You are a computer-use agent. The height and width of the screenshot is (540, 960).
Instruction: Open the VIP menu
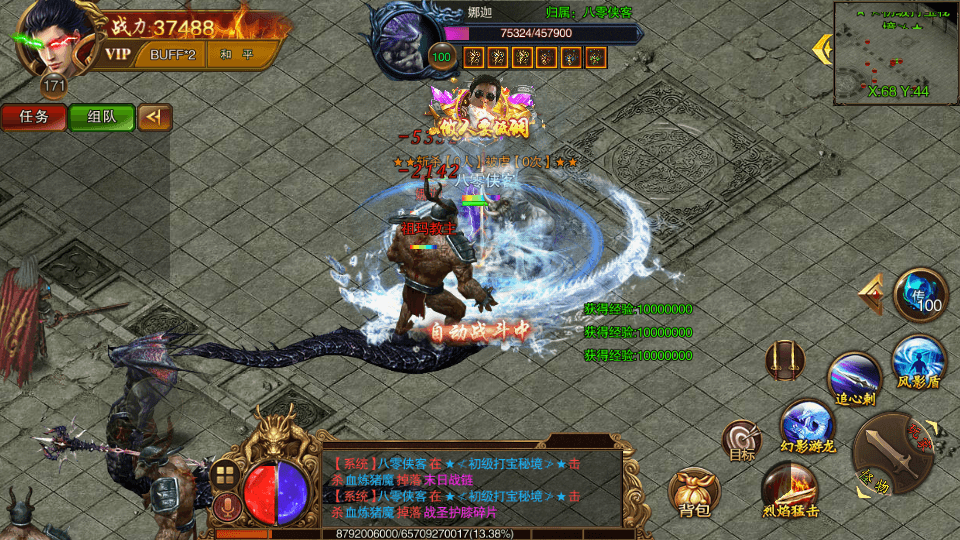click(x=119, y=54)
